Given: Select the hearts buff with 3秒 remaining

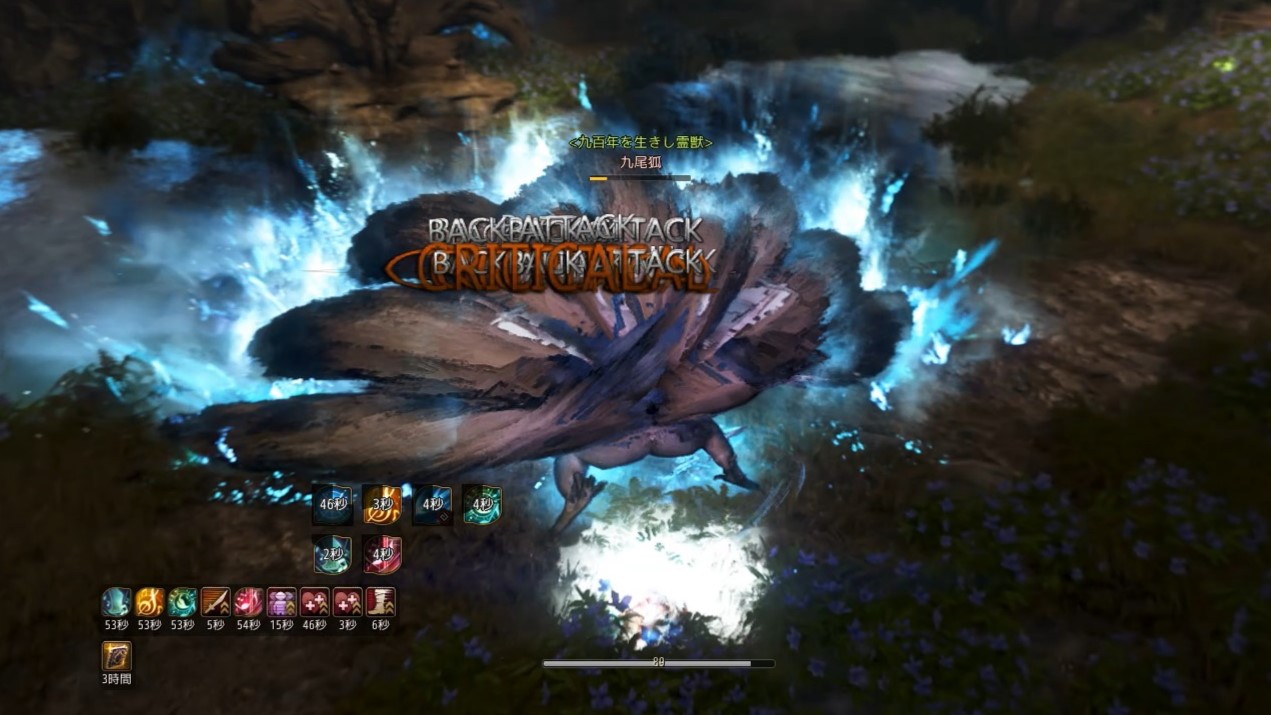Looking at the screenshot, I should click(x=347, y=602).
